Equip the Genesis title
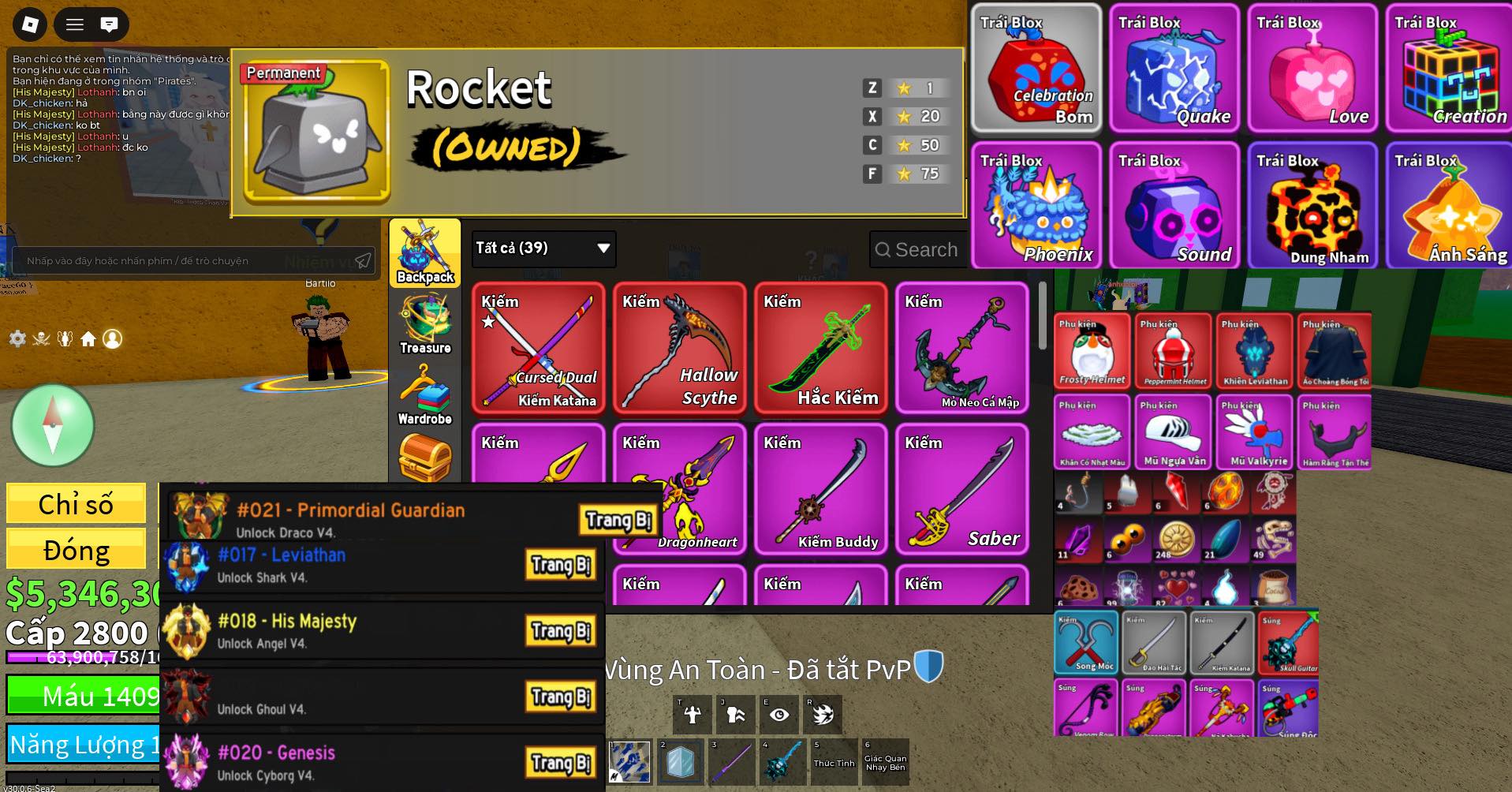 point(561,763)
